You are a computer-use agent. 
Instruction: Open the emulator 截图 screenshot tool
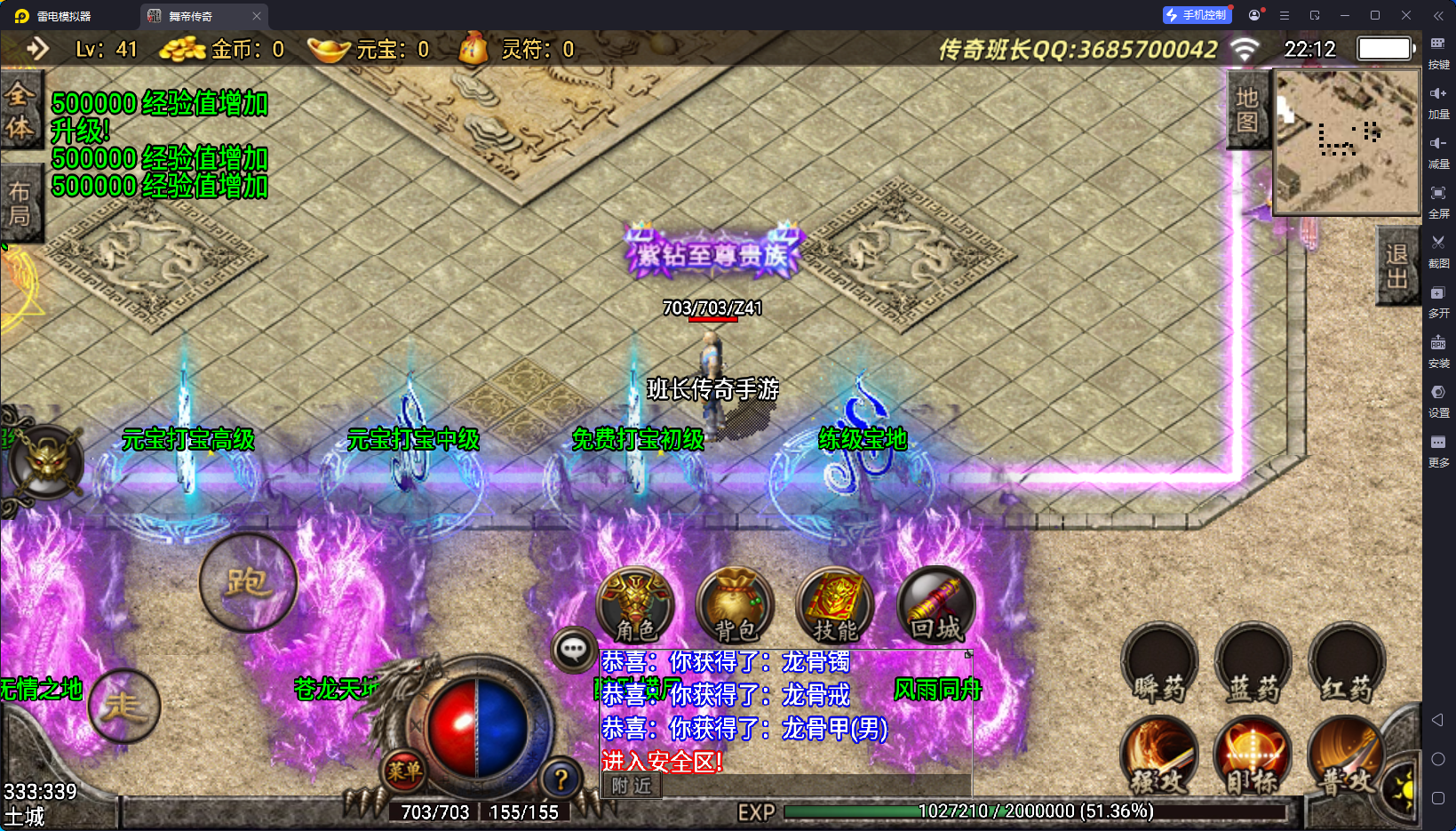click(x=1438, y=249)
